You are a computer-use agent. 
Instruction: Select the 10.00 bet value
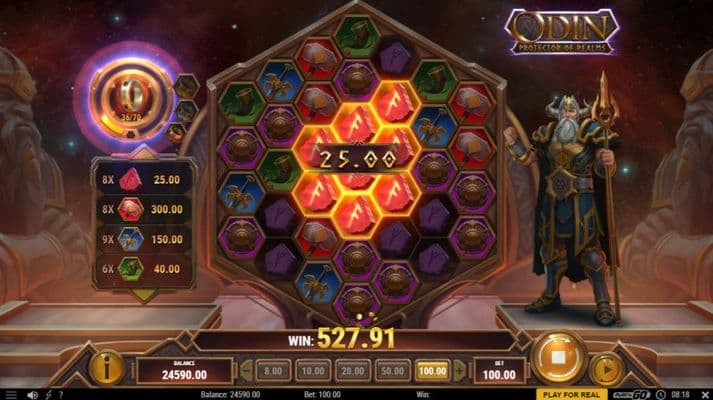pyautogui.click(x=311, y=370)
